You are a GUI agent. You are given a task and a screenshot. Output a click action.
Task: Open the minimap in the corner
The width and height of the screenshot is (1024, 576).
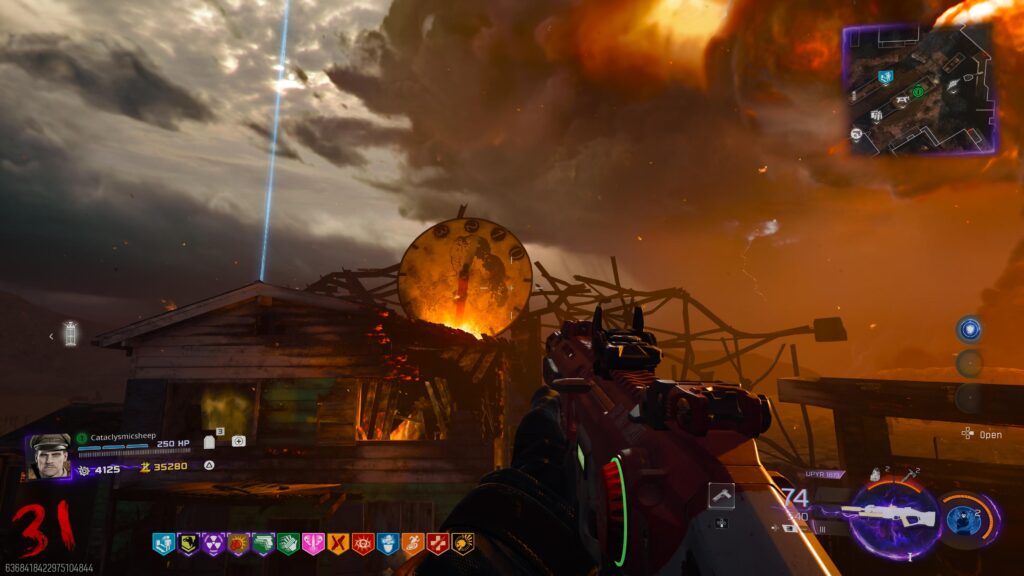coord(919,89)
